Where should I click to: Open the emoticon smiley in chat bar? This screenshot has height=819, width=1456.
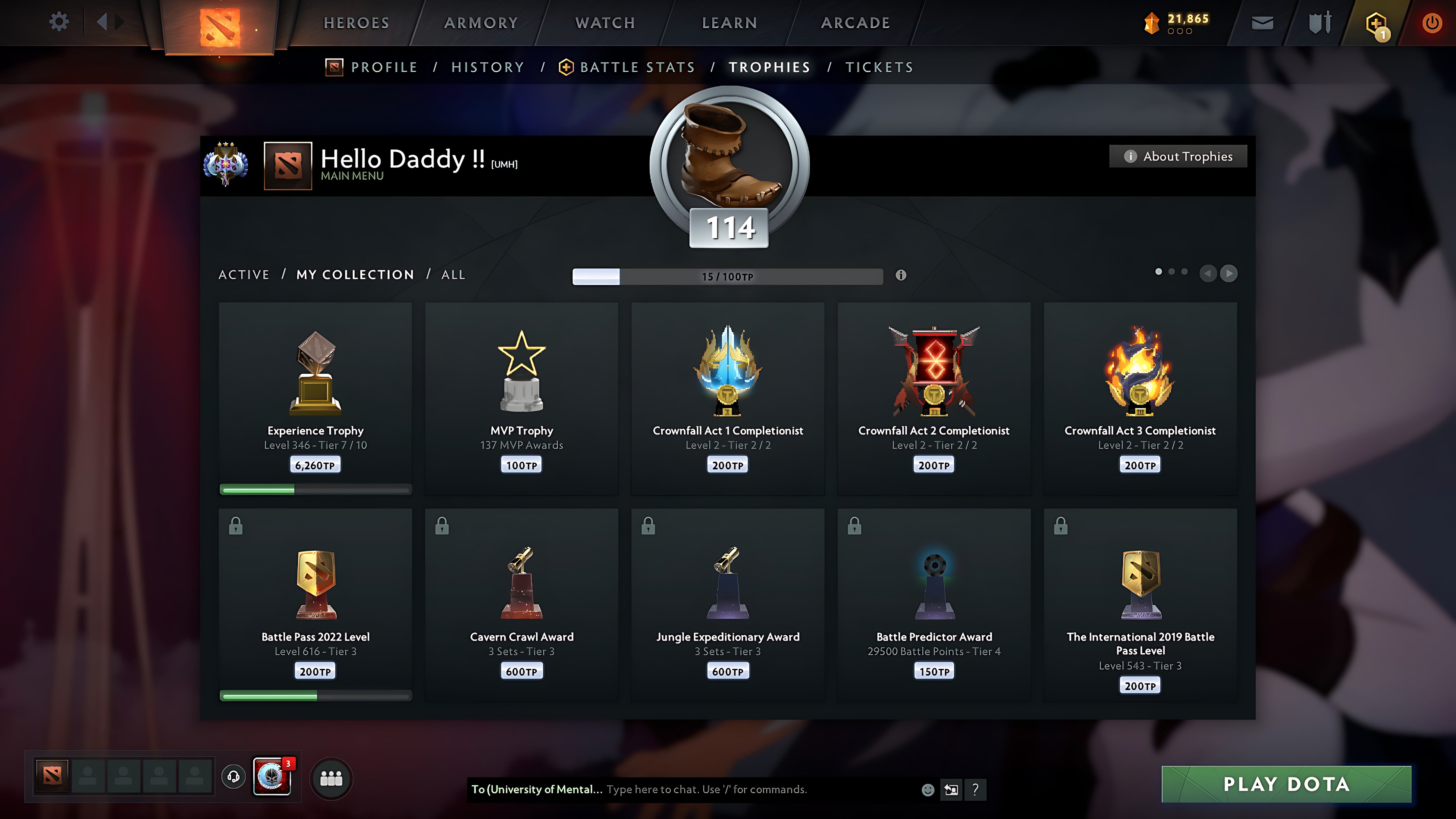coord(929,790)
